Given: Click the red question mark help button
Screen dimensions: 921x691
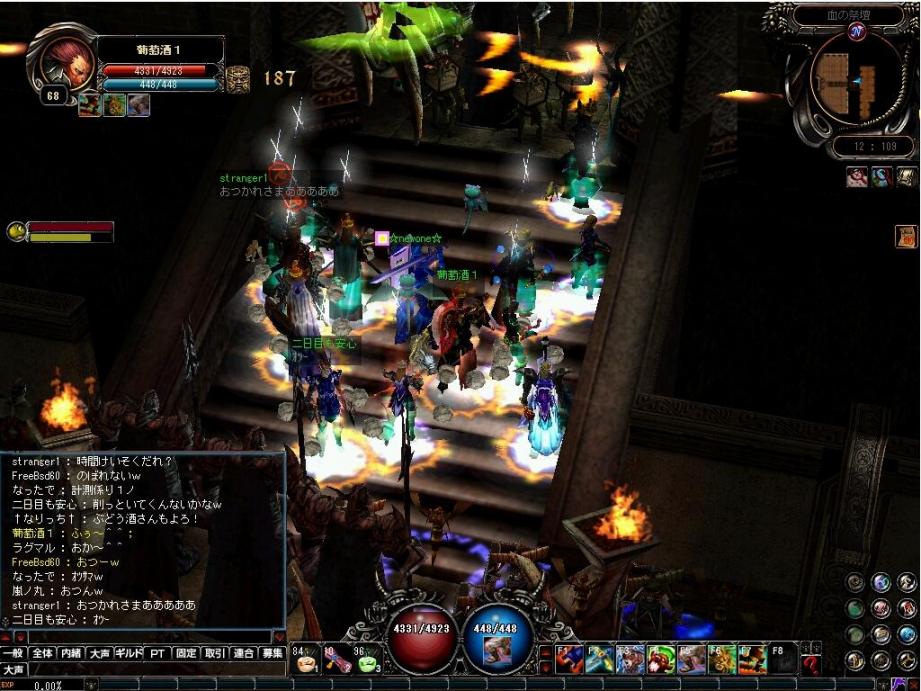Looking at the screenshot, I should 811,664.
